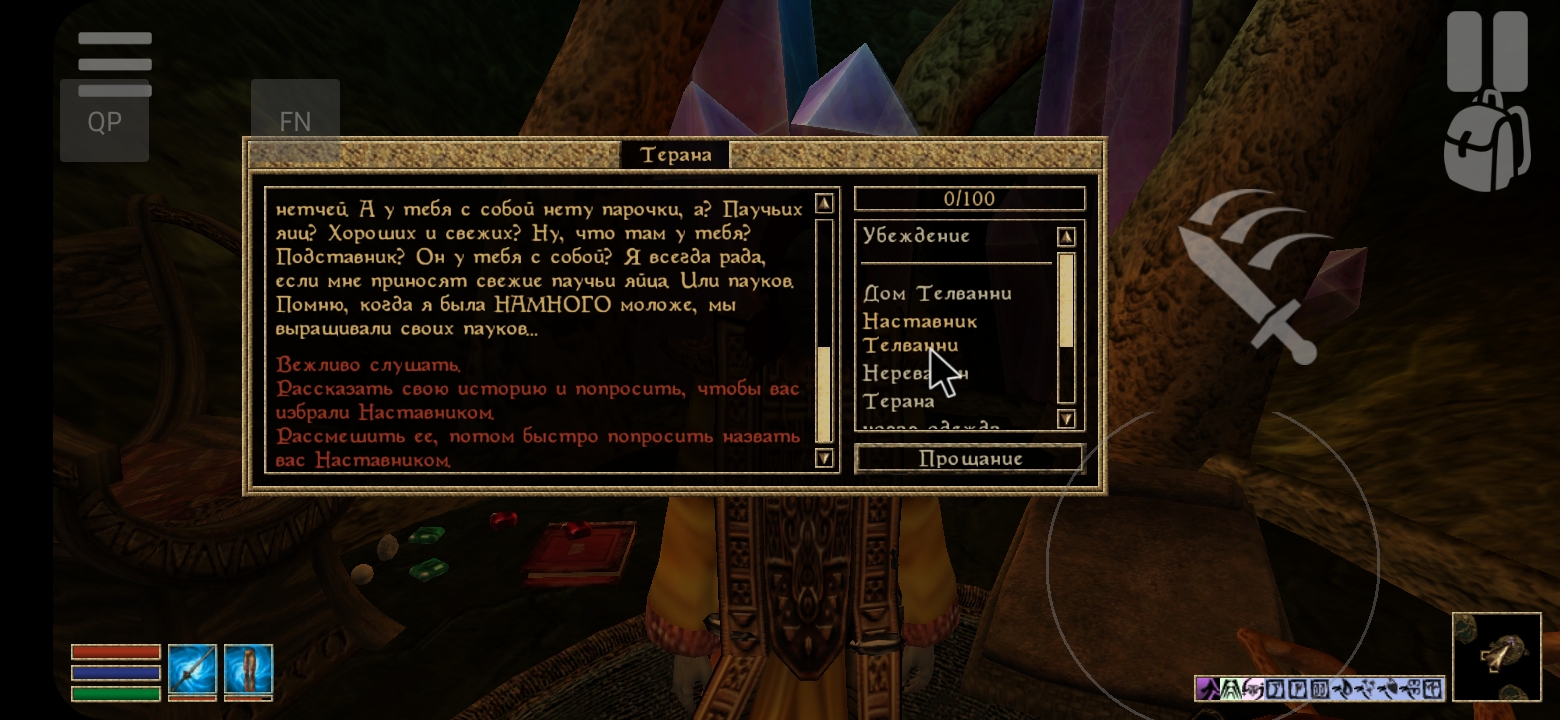Click the Прощание goodbye button

[970, 459]
